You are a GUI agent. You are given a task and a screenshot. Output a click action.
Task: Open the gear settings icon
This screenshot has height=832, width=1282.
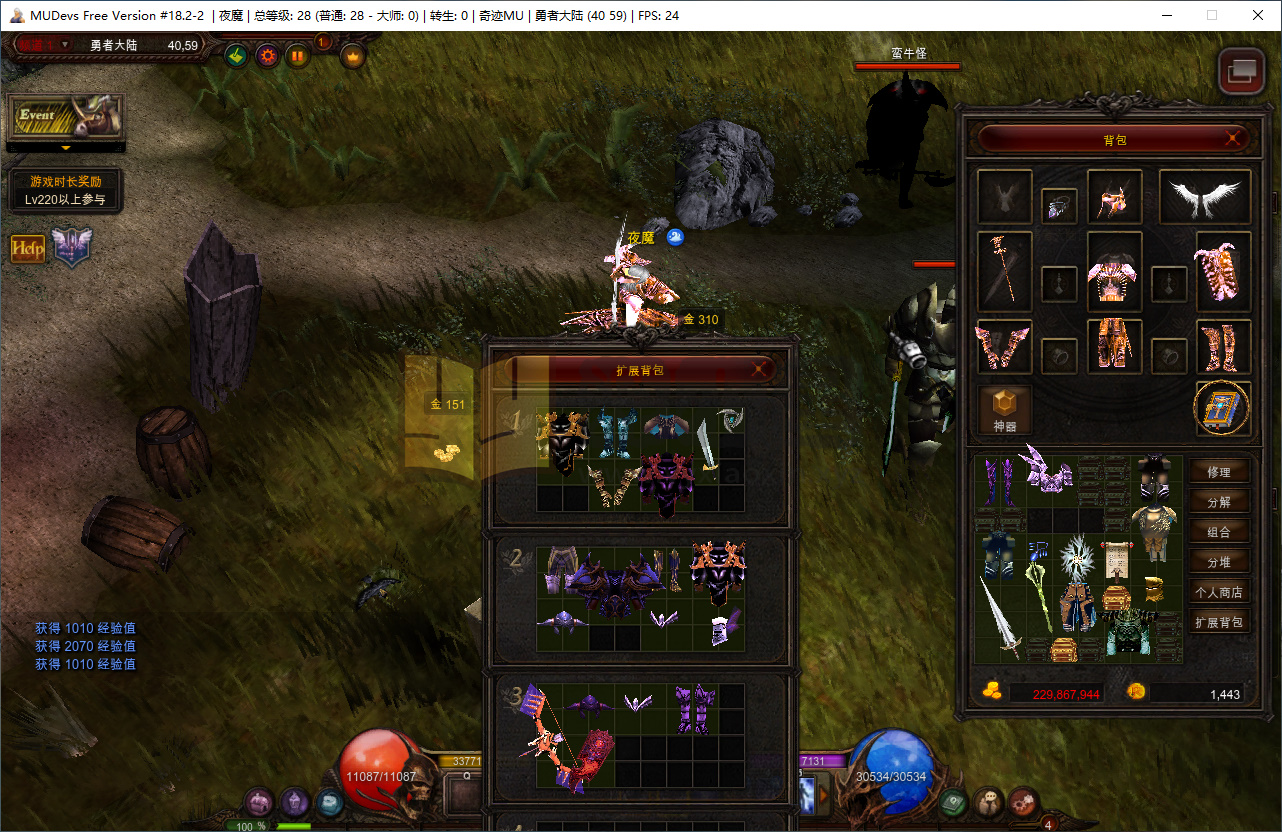coord(267,55)
